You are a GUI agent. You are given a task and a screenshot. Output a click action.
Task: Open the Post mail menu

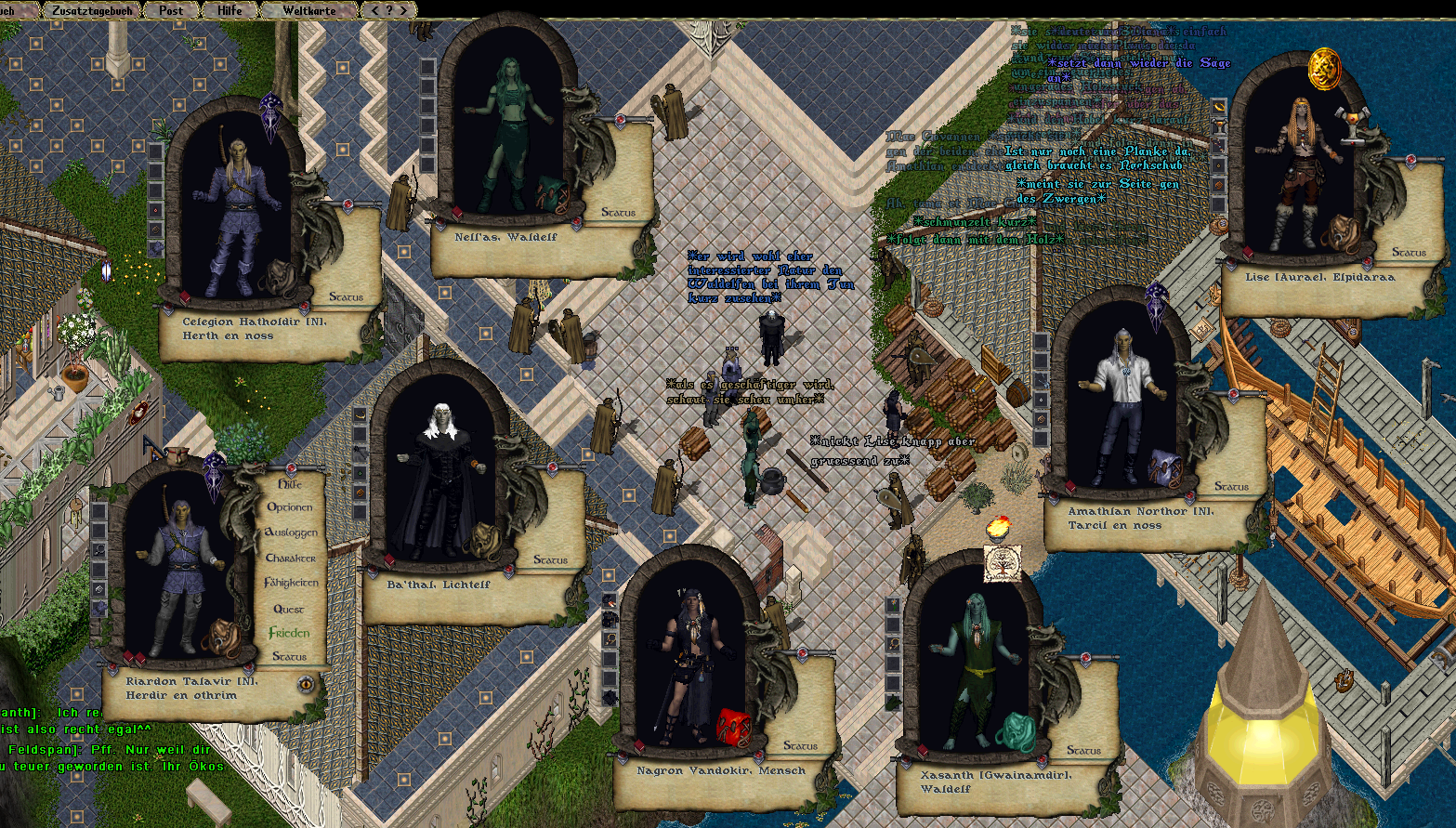click(171, 10)
